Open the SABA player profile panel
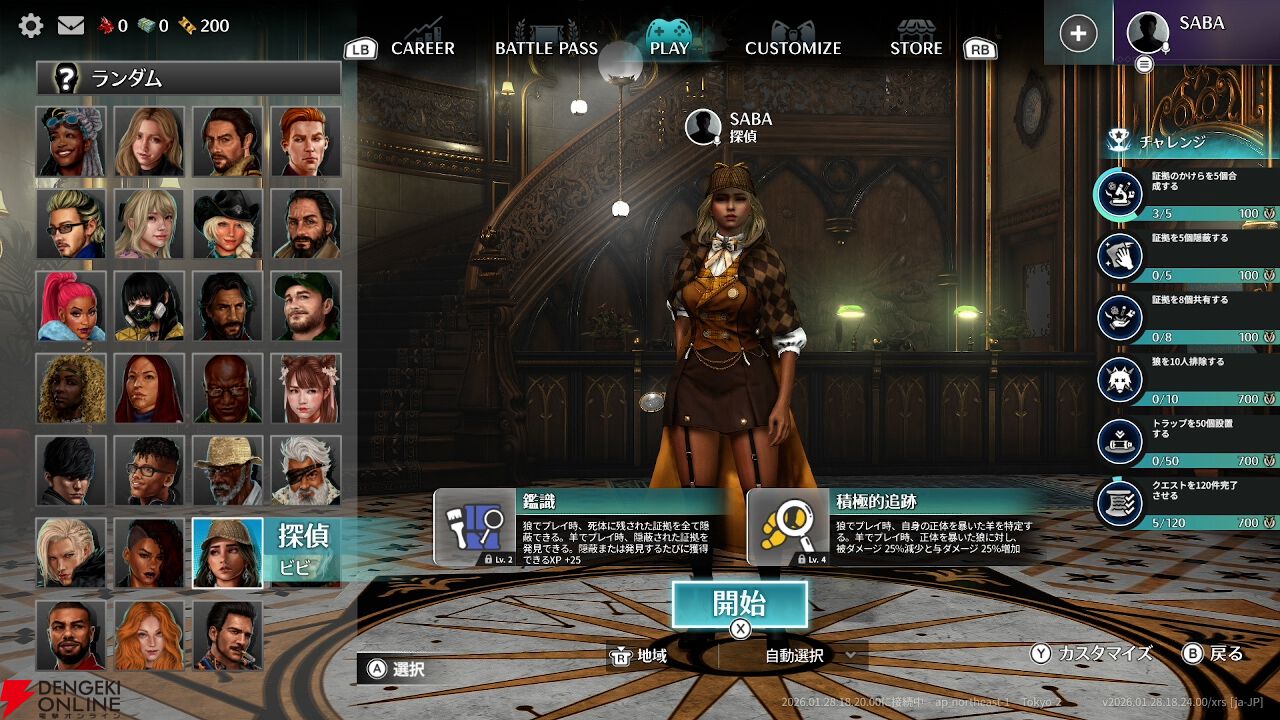 [x=1196, y=33]
